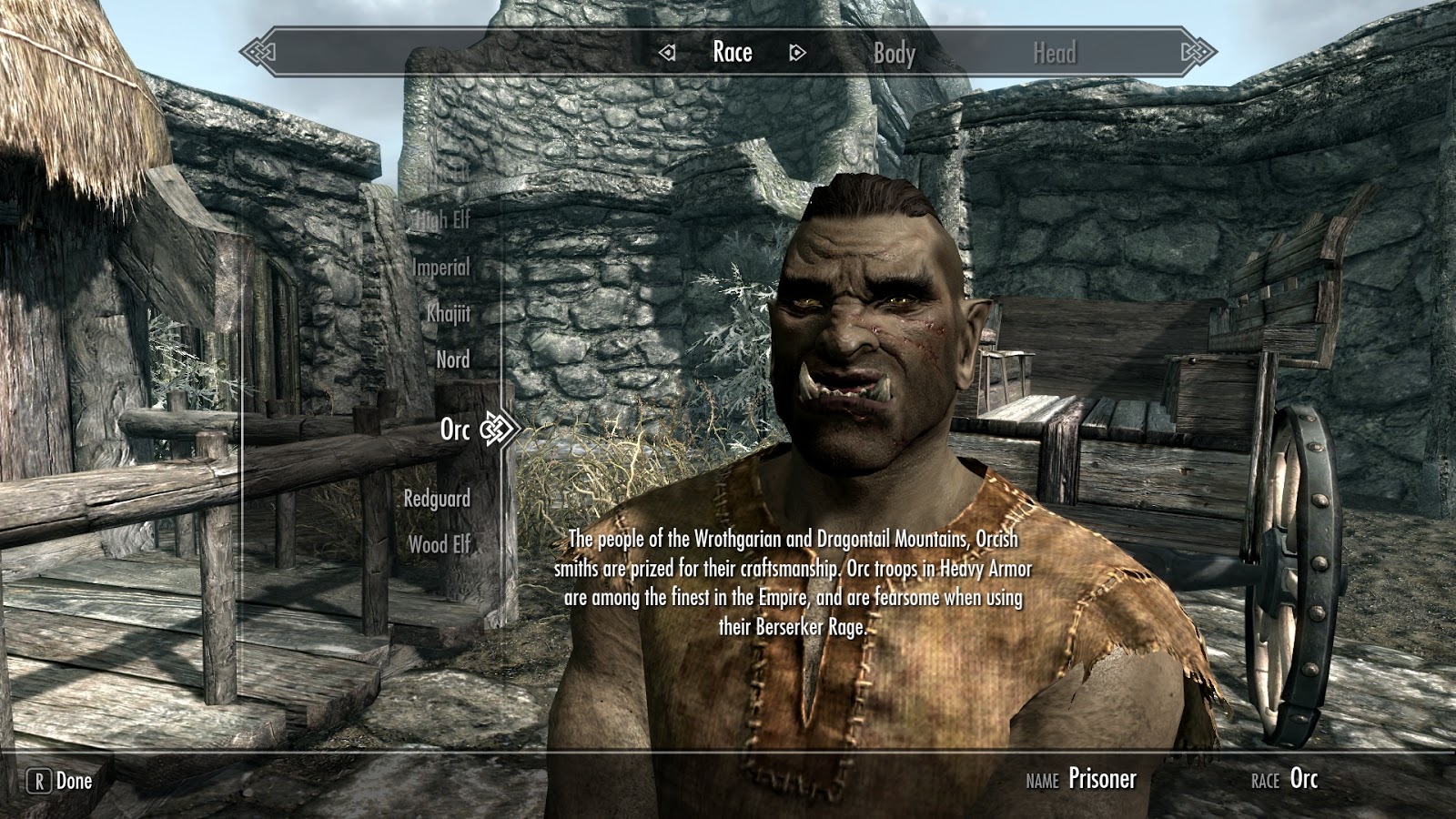The image size is (1456, 819).
Task: Click the right arrow beside the Race tab
Action: tap(798, 53)
